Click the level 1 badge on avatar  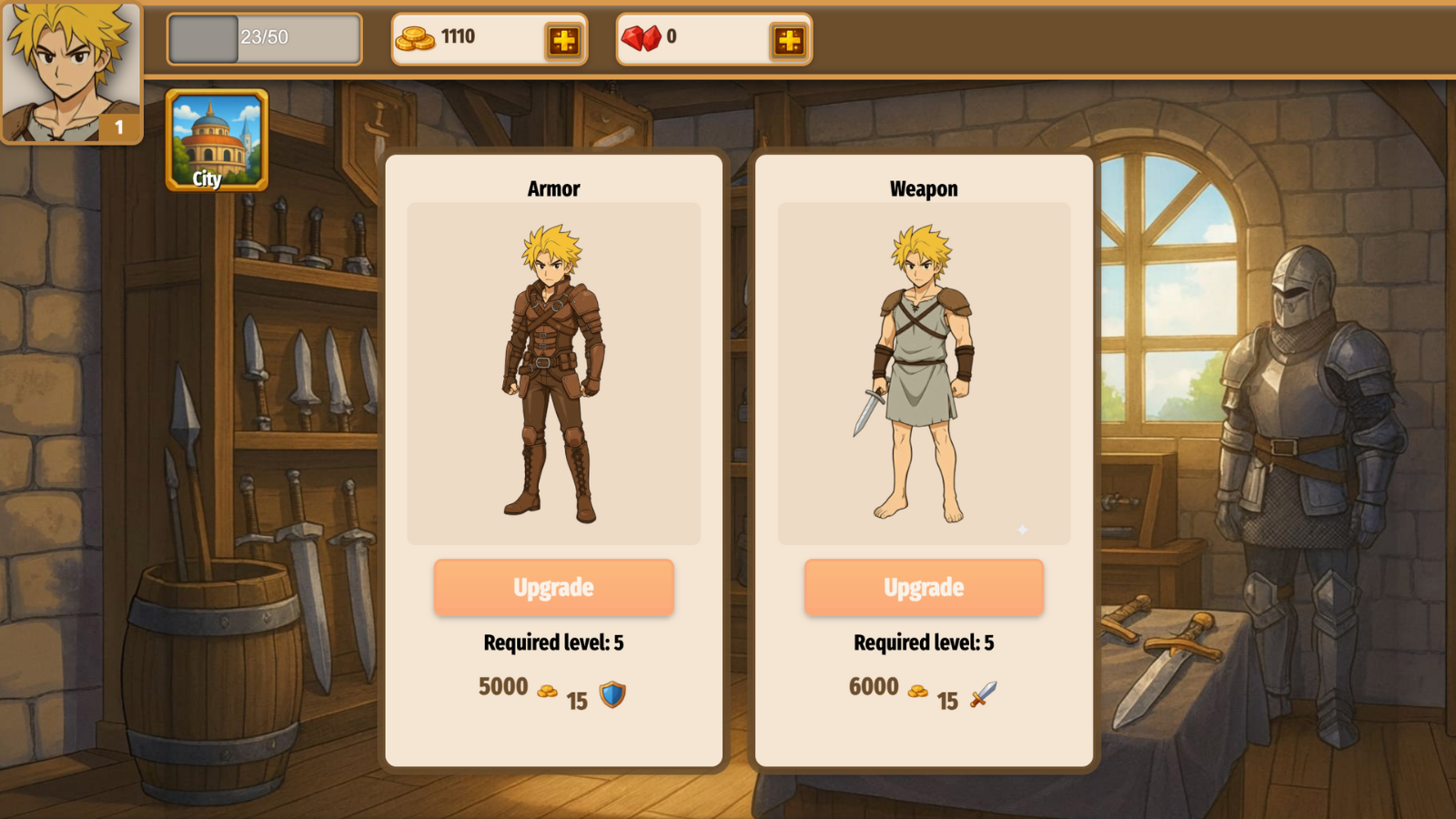(x=119, y=128)
